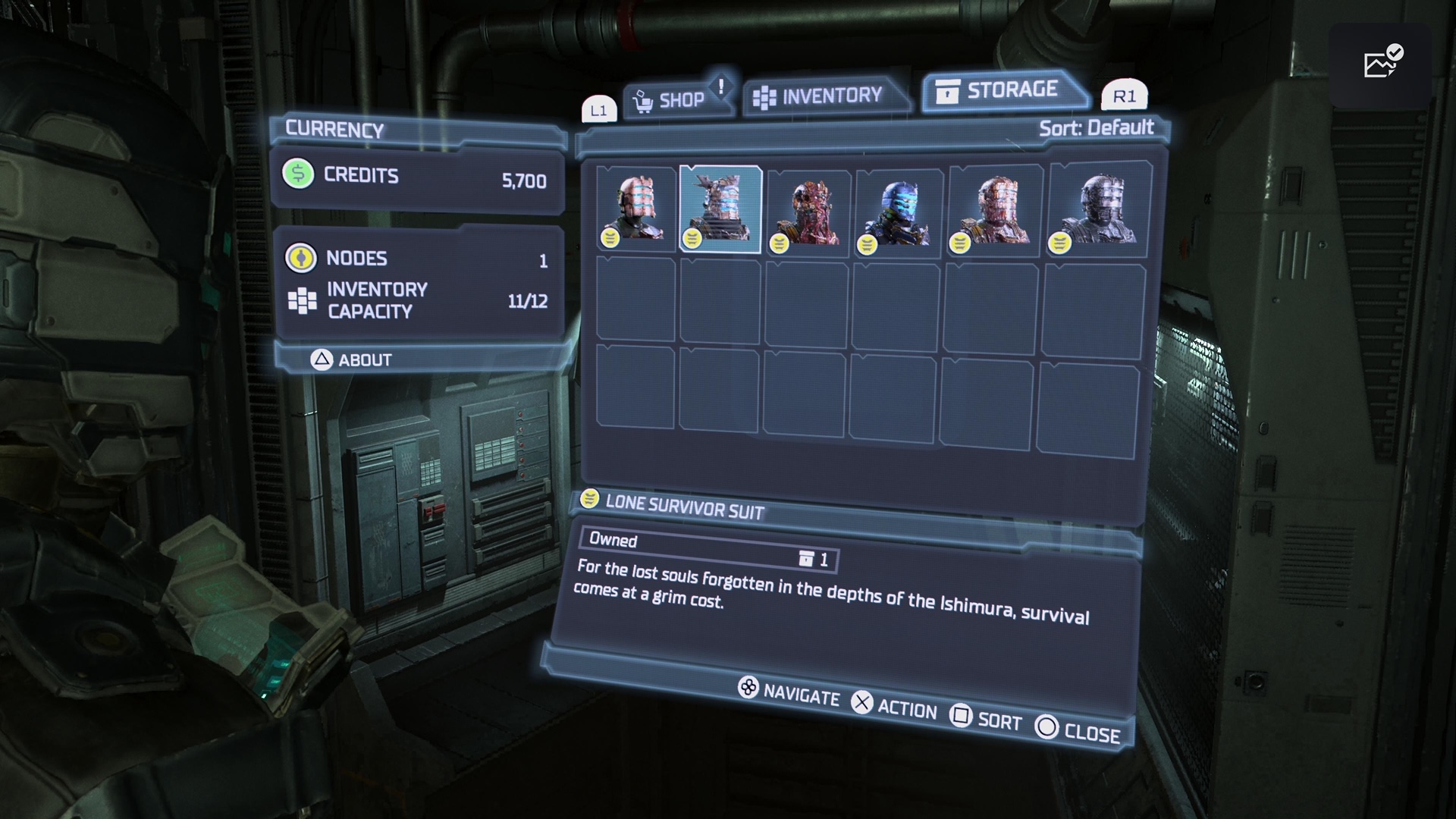Change the Sort: Default order

(1096, 127)
